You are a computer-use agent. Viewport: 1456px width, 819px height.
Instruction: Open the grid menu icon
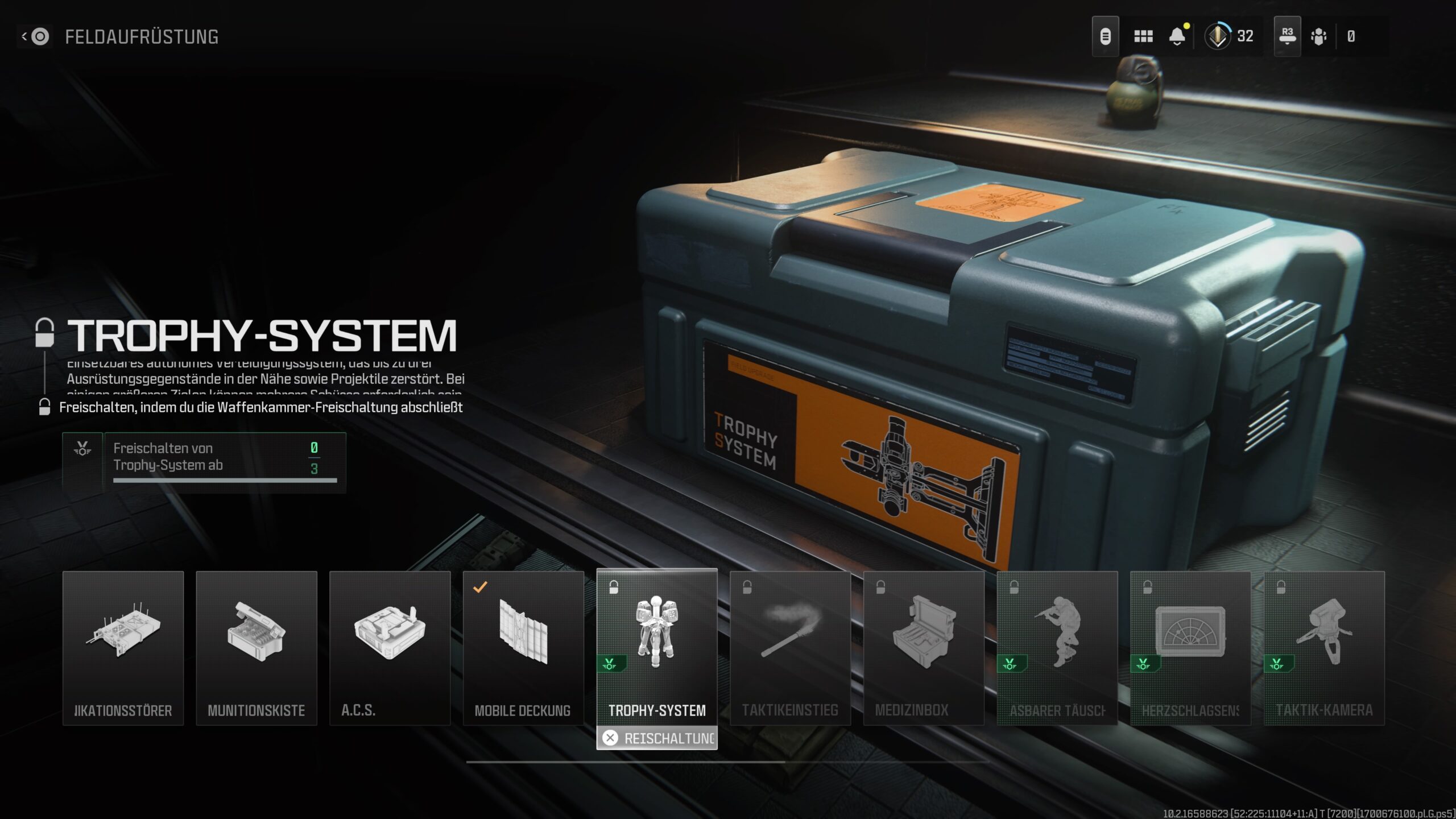tap(1143, 36)
